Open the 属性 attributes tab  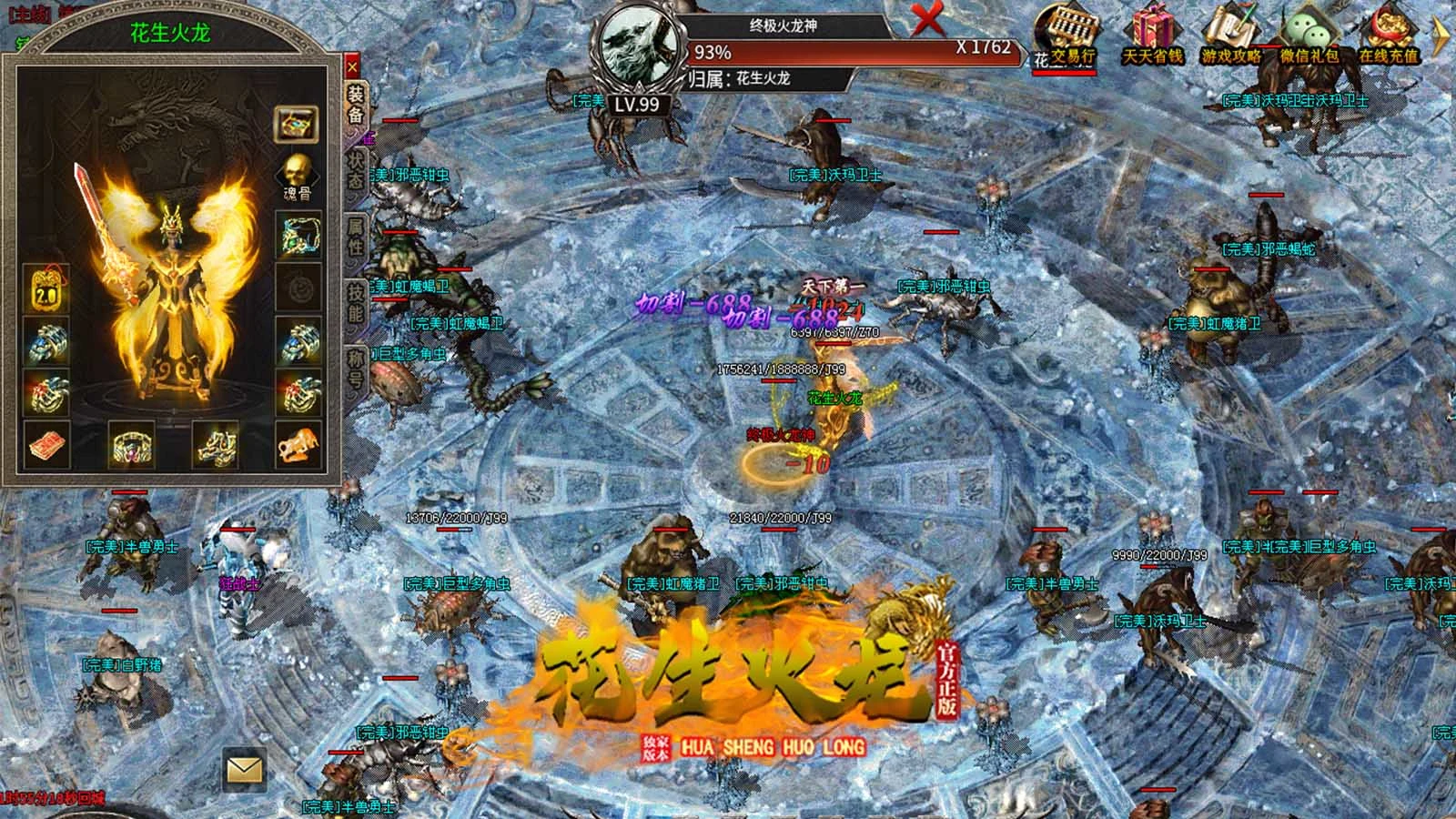pos(355,237)
